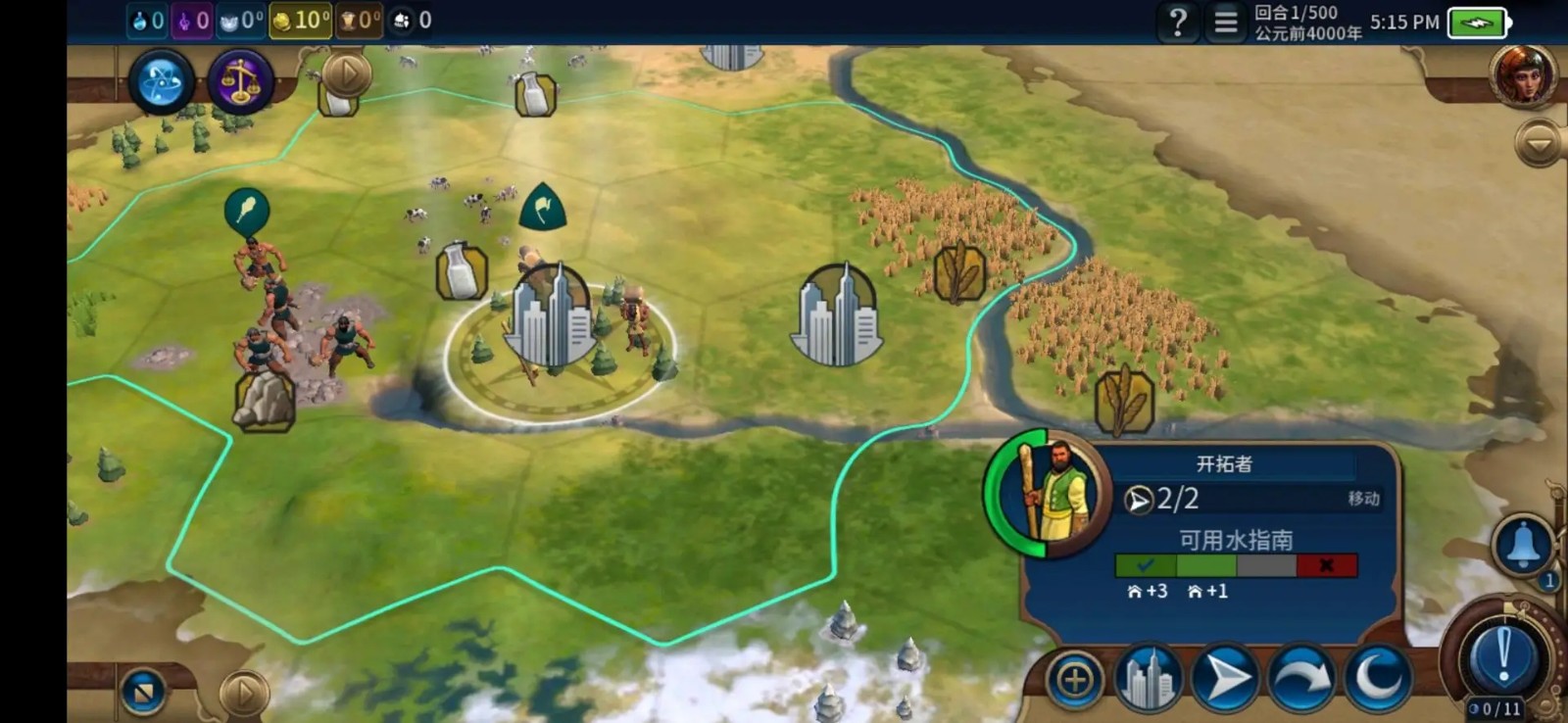Image resolution: width=1568 pixels, height=723 pixels.
Task: Expand the top-left panel with the arrow
Action: [x=347, y=72]
